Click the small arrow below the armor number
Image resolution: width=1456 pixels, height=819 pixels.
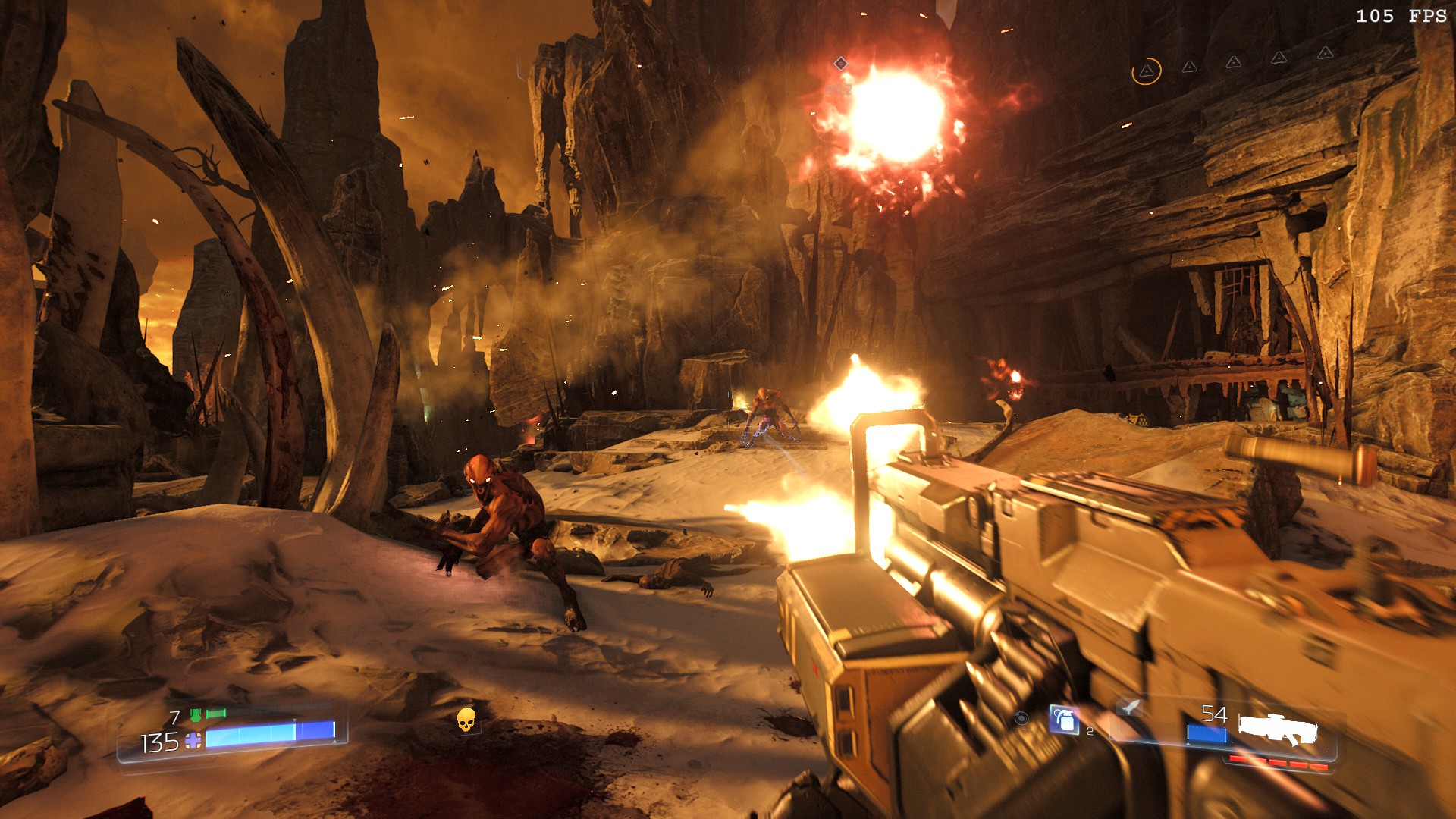[334, 742]
